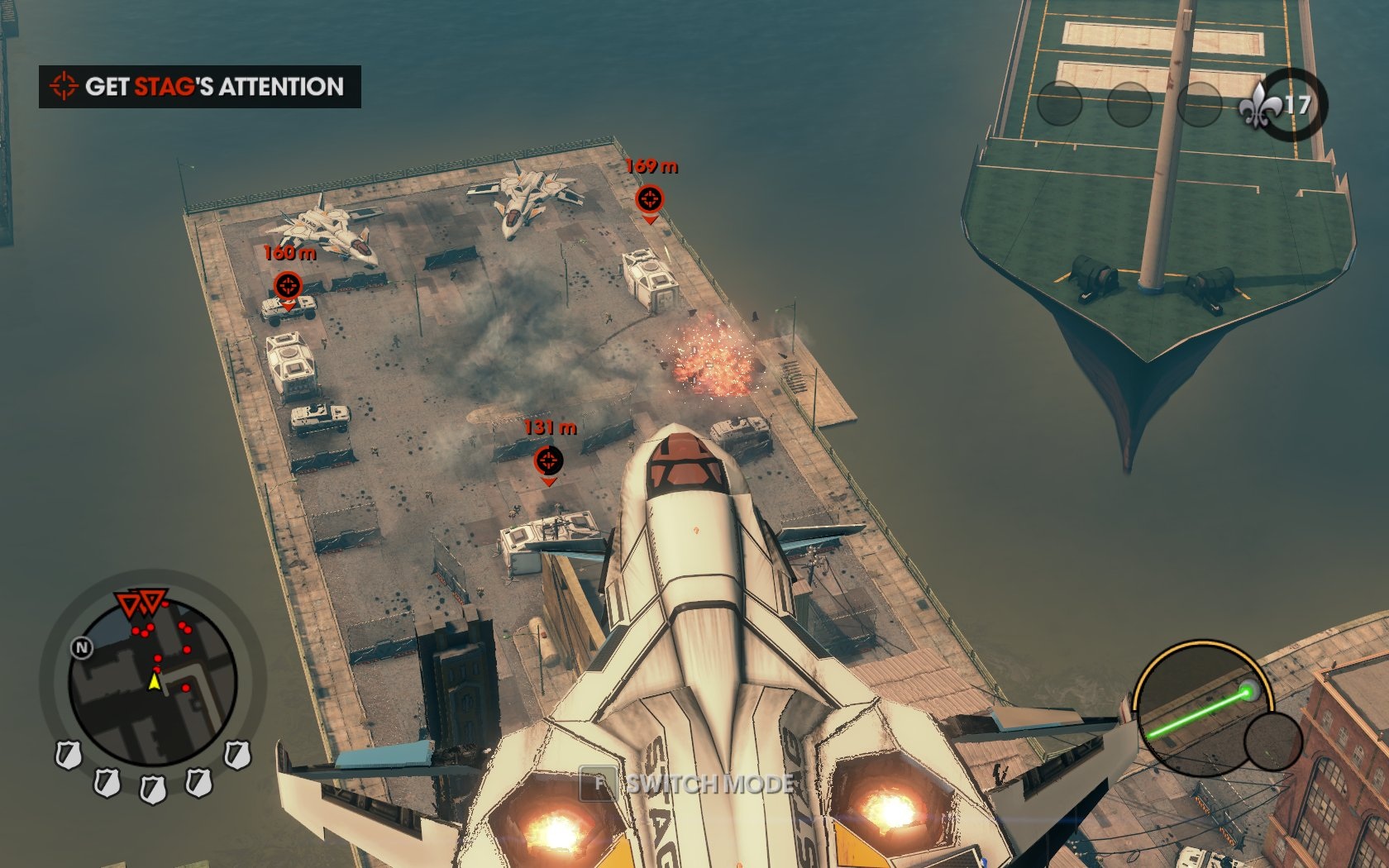
Task: Click the fleur-de-lis respect icon
Action: point(1258,105)
